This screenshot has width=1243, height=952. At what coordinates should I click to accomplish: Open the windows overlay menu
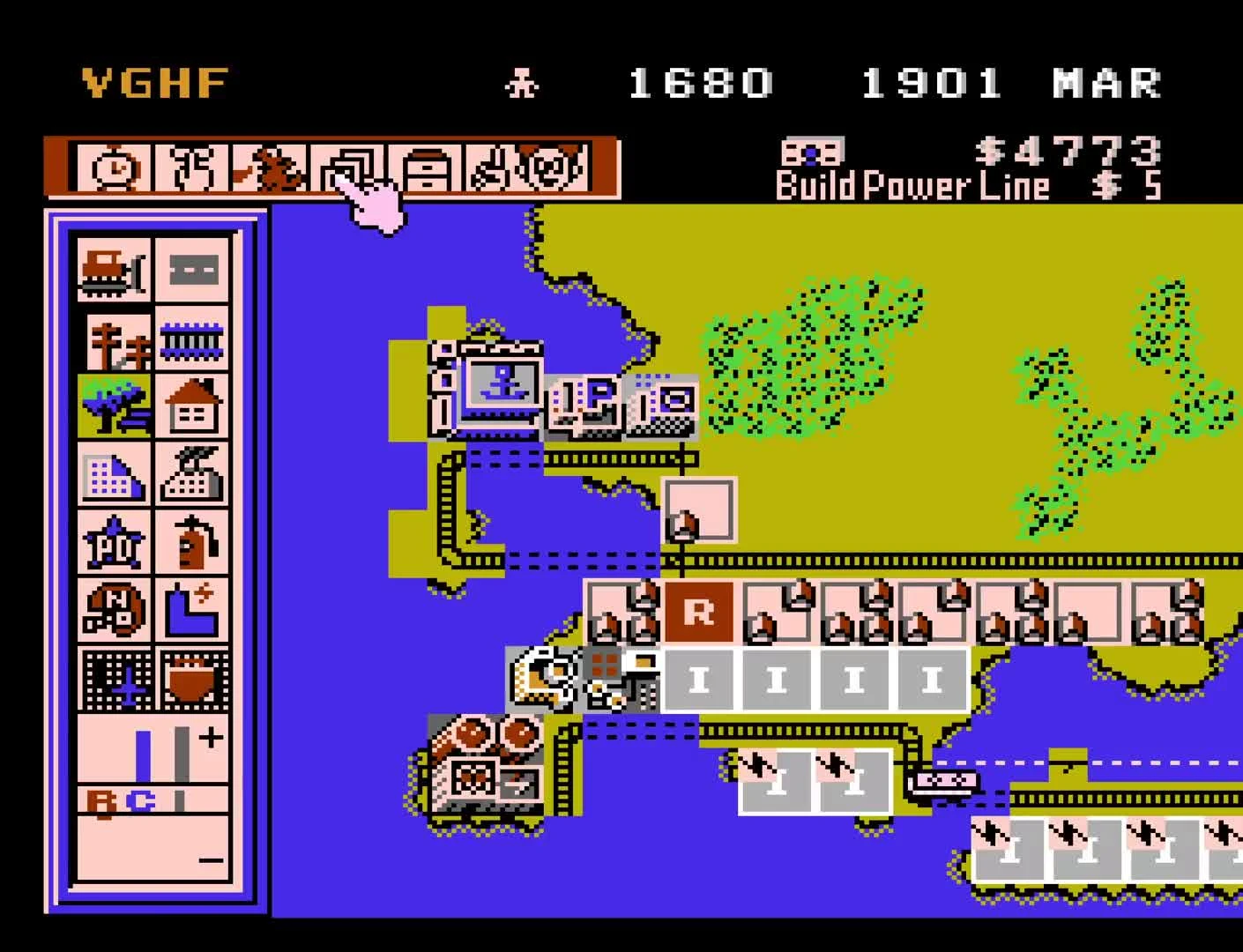coord(351,167)
